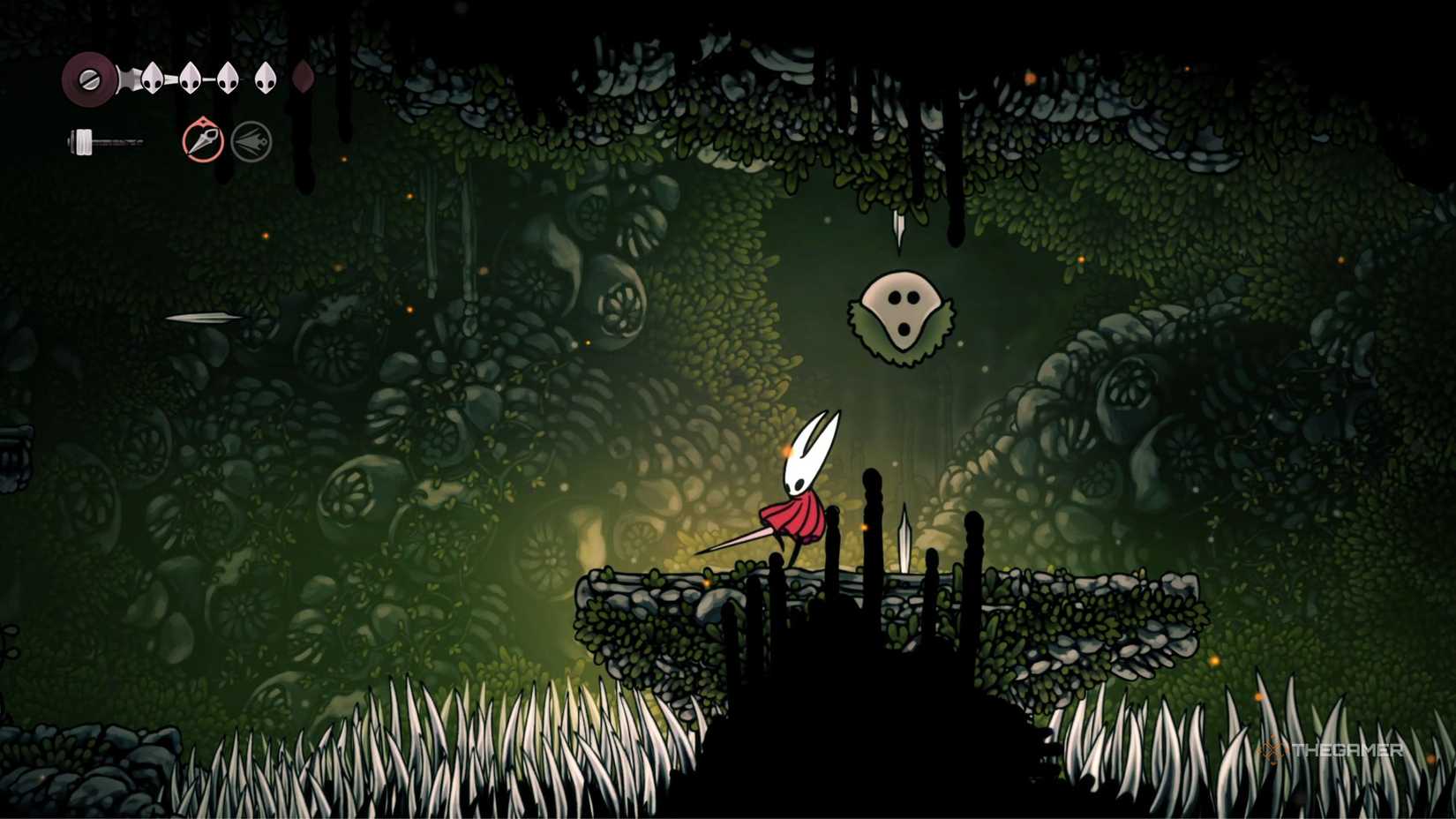The width and height of the screenshot is (1456, 819).
Task: Click the gray moth-shaped tool icon
Action: tap(251, 141)
